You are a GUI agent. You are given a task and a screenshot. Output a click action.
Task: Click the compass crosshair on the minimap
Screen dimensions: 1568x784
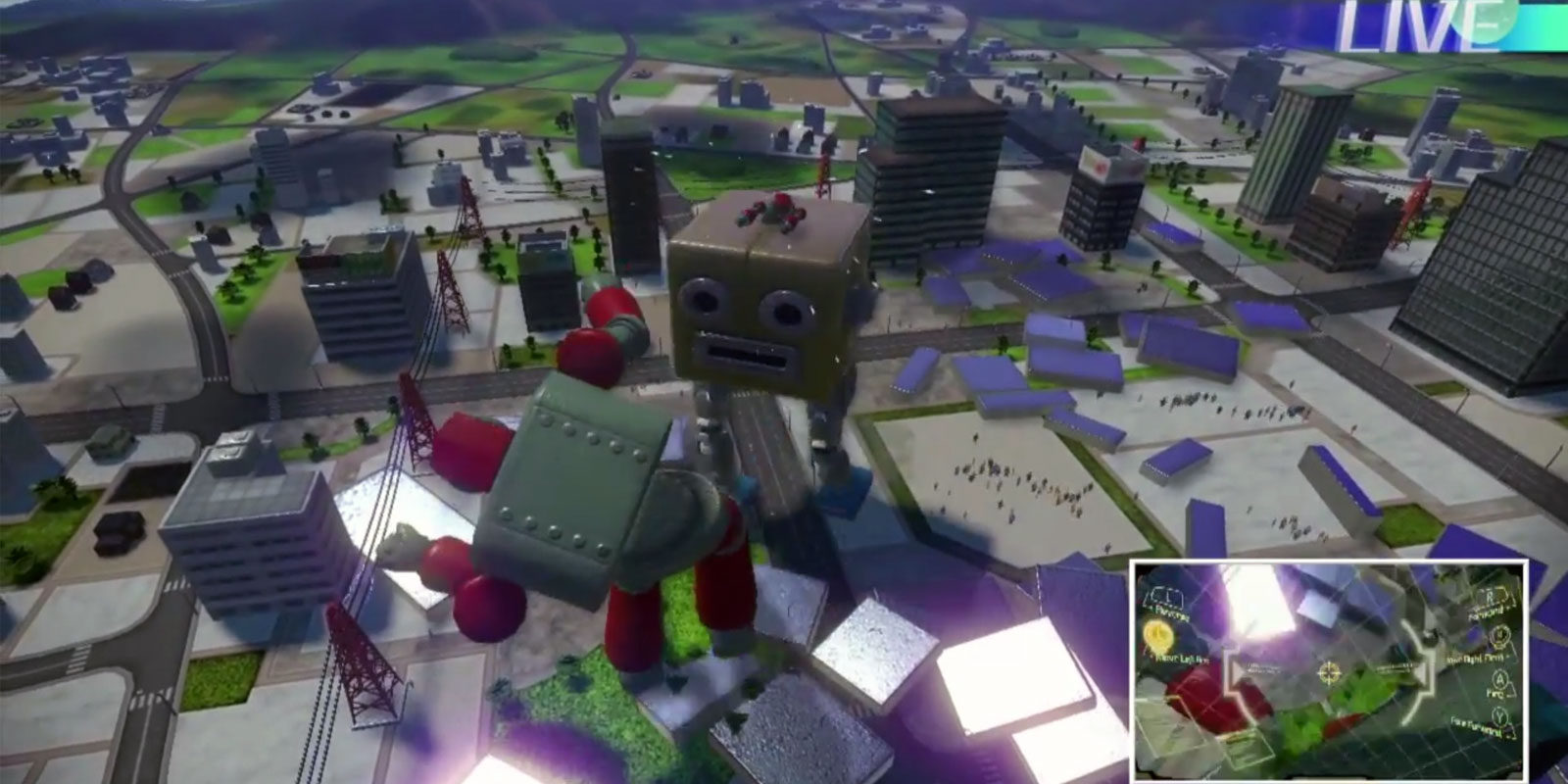(x=1330, y=671)
